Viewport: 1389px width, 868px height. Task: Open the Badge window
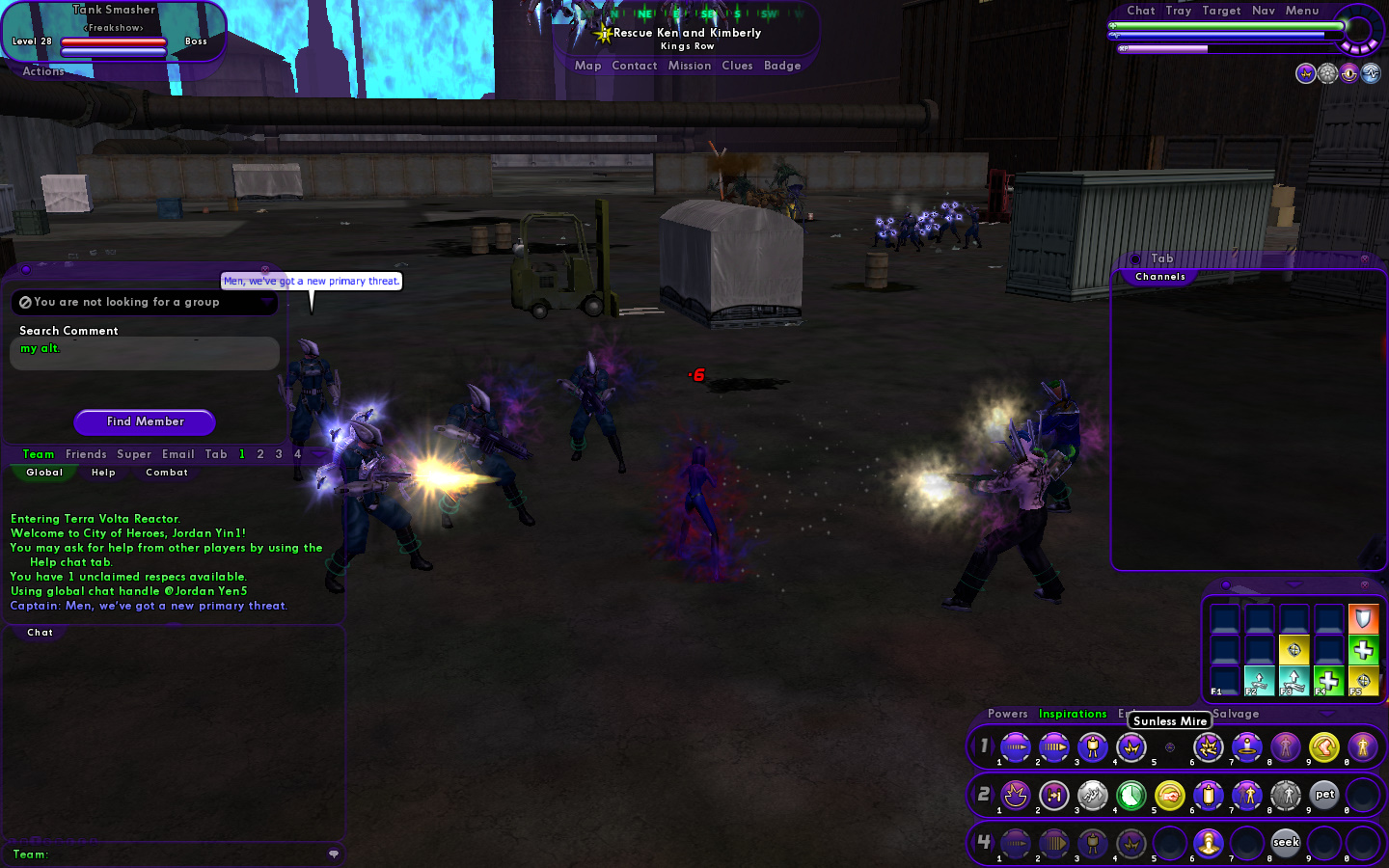(x=782, y=66)
